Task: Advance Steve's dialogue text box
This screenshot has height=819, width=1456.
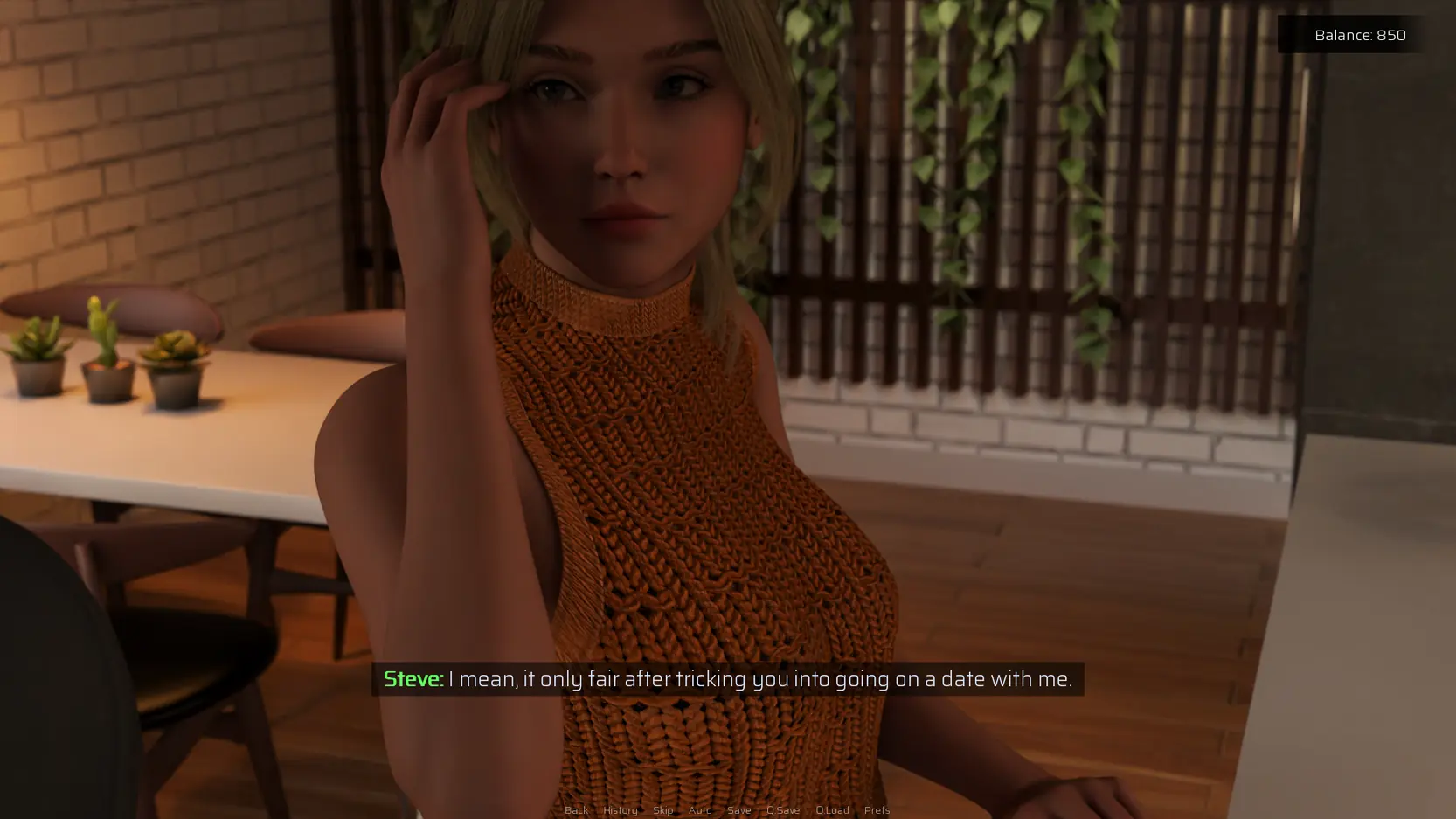Action: 727,679
